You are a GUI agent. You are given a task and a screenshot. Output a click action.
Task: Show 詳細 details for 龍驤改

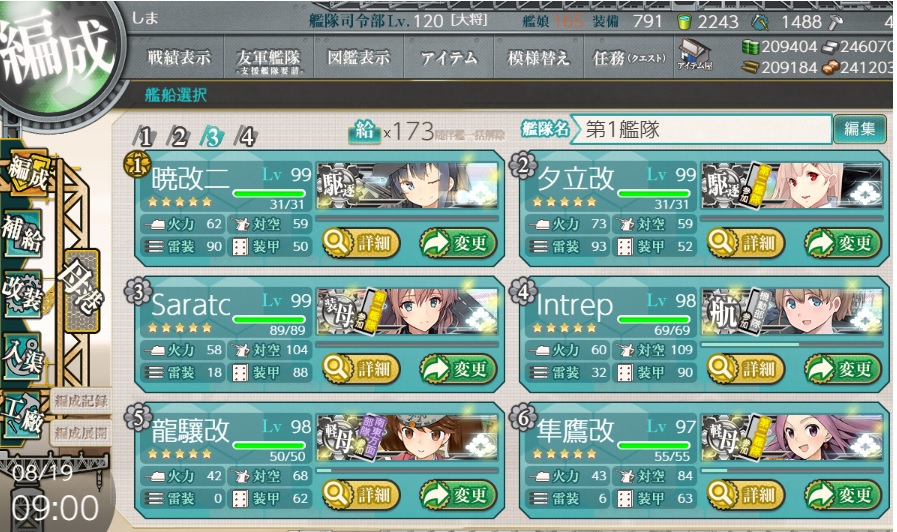[x=360, y=494]
